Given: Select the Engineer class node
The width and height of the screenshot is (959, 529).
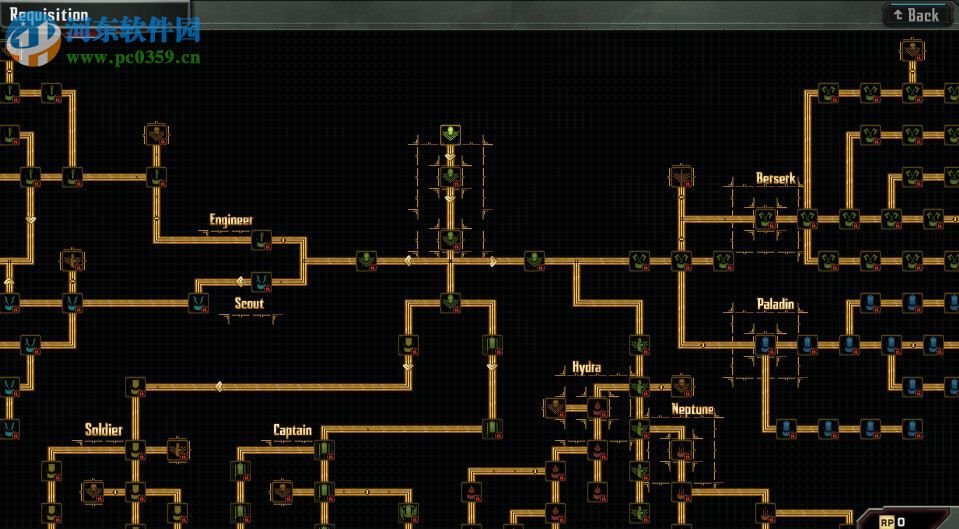Looking at the screenshot, I should 262,240.
